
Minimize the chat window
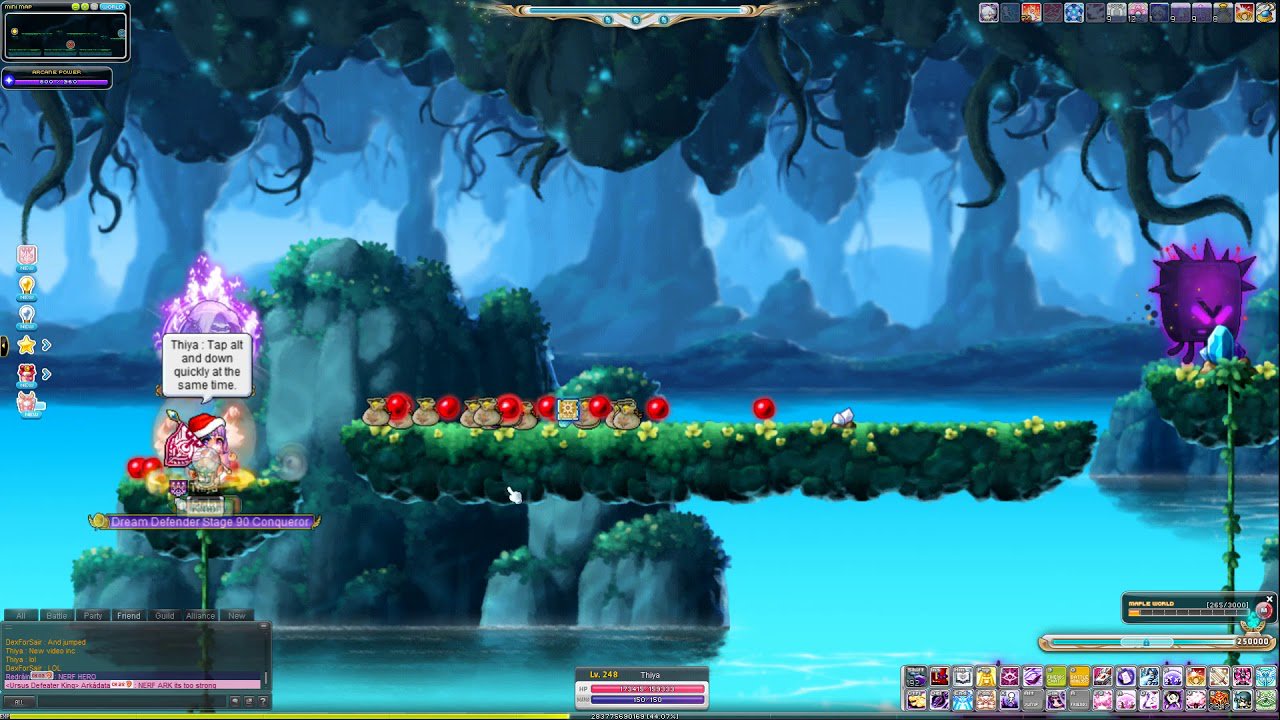coord(262,625)
